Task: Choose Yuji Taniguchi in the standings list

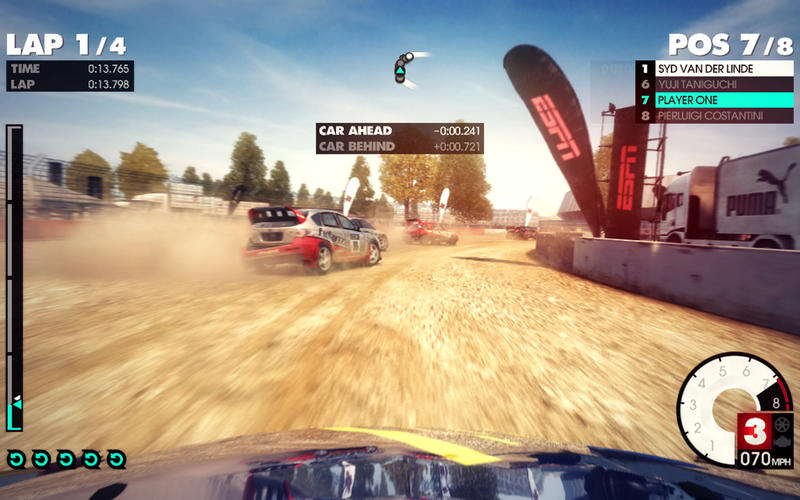Action: coord(716,84)
